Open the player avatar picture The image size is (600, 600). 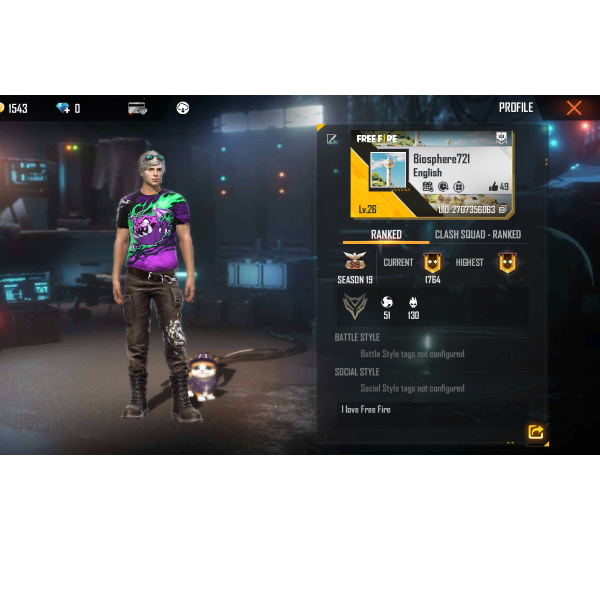(x=388, y=171)
